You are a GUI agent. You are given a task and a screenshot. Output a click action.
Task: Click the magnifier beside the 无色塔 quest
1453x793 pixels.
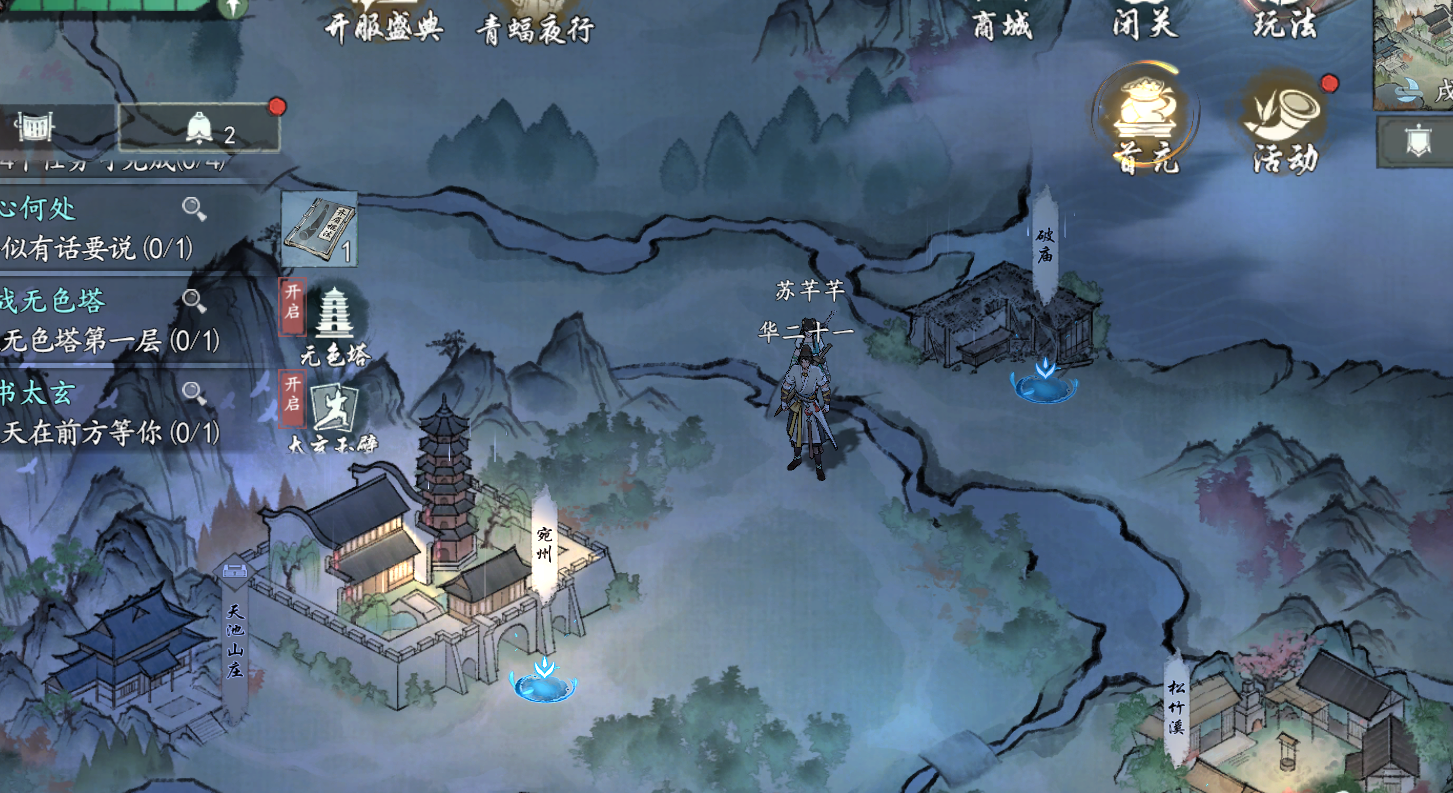click(x=194, y=300)
